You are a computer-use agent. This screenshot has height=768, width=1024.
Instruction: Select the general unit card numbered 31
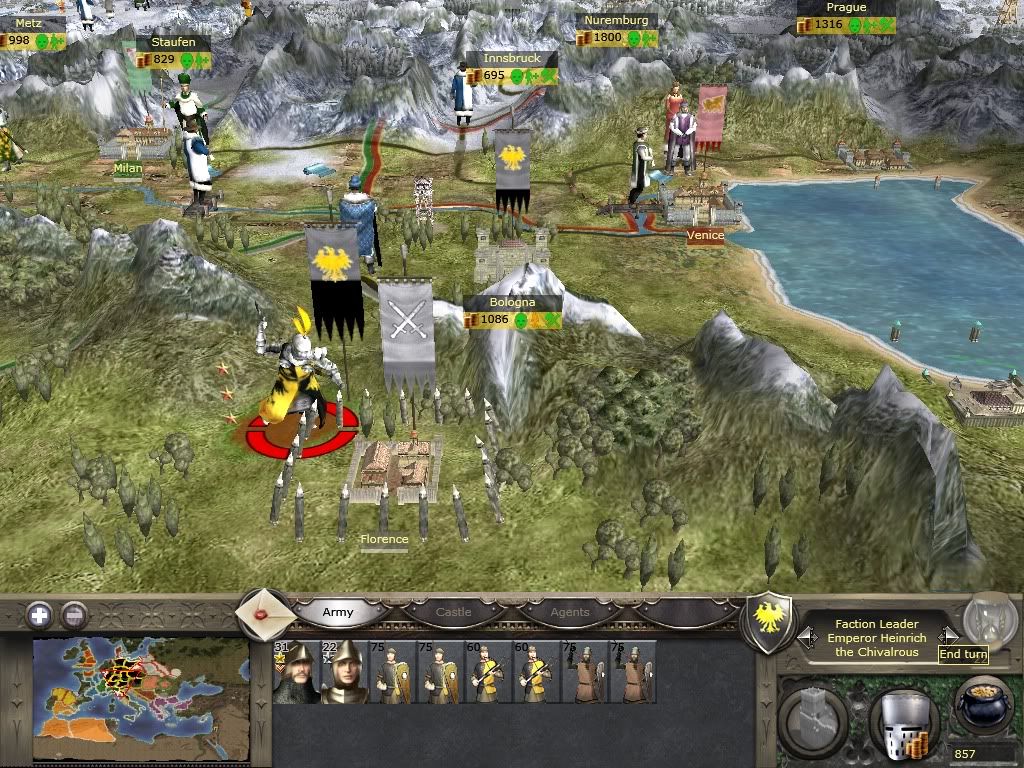[x=295, y=673]
